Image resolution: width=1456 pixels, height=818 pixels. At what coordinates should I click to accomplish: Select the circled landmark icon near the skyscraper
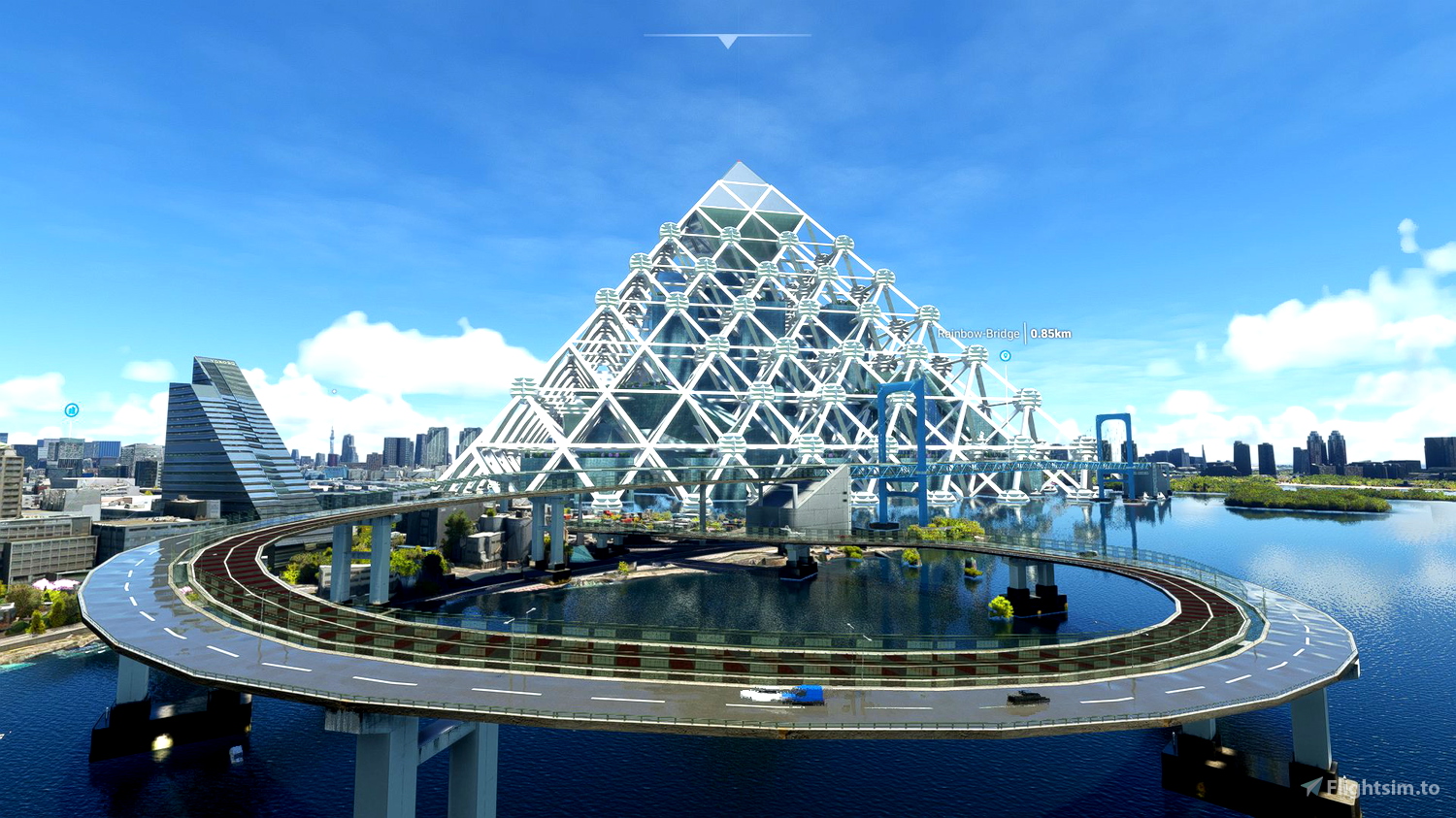coord(71,409)
